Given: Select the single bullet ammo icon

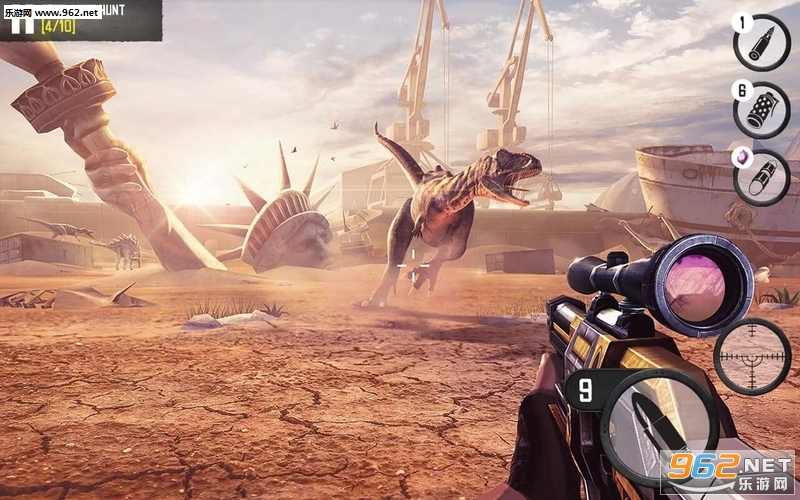Looking at the screenshot, I should (762, 43).
